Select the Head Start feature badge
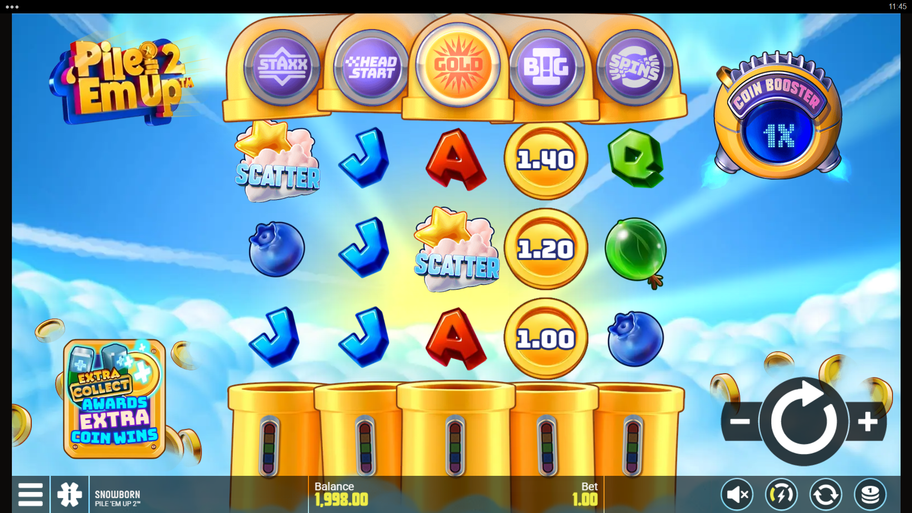The height and width of the screenshot is (513, 912). coord(371,67)
